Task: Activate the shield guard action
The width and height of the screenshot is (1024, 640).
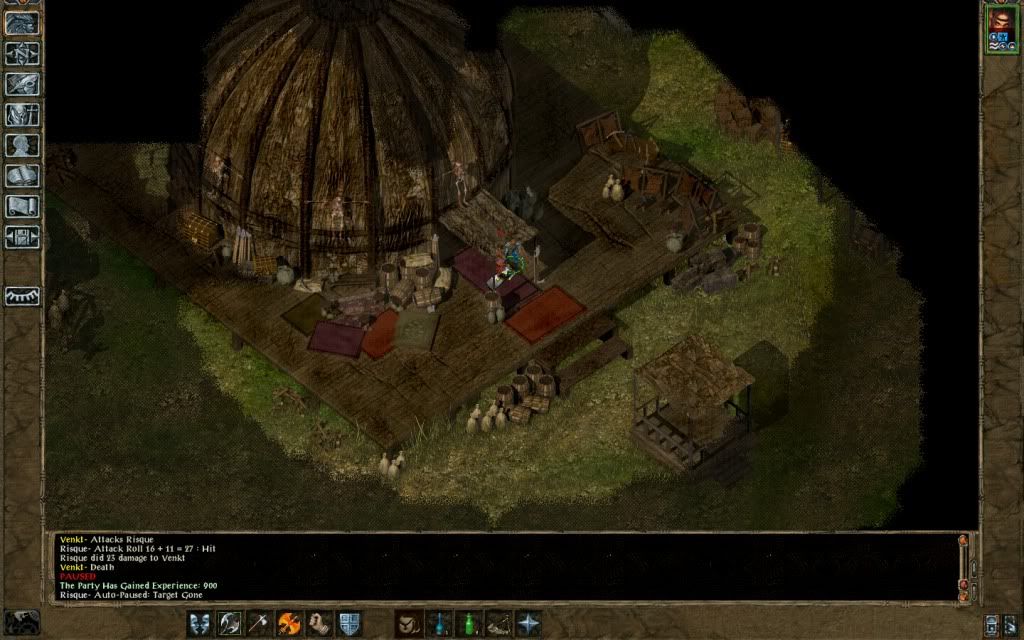Action: tap(349, 623)
